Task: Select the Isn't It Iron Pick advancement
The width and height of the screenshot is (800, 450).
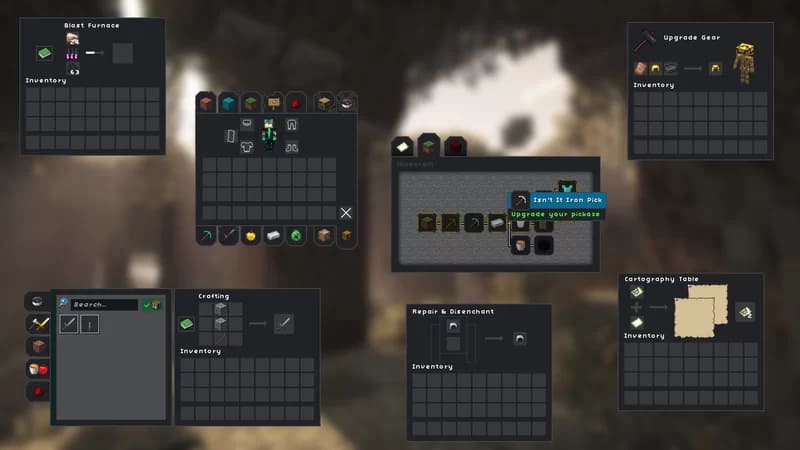Action: pos(520,200)
